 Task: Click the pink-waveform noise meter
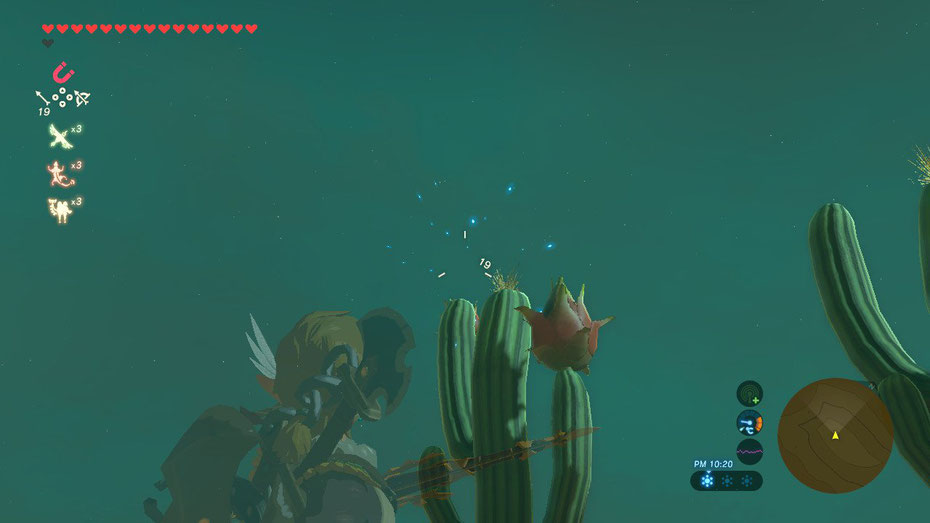pos(749,452)
